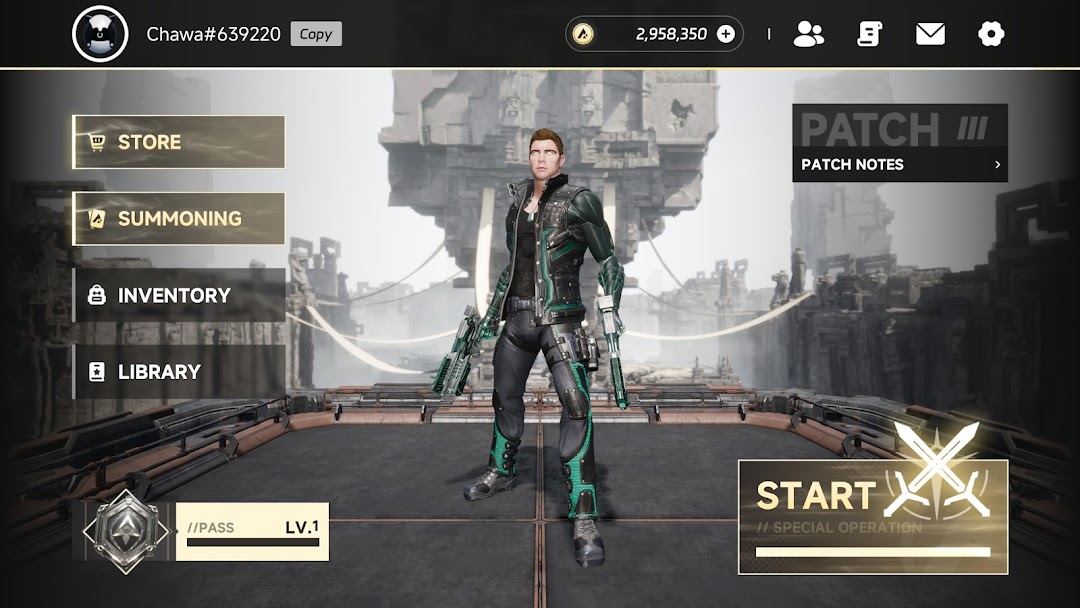Open the Inventory
Screen dimensions: 1080x608
pyautogui.click(x=179, y=295)
